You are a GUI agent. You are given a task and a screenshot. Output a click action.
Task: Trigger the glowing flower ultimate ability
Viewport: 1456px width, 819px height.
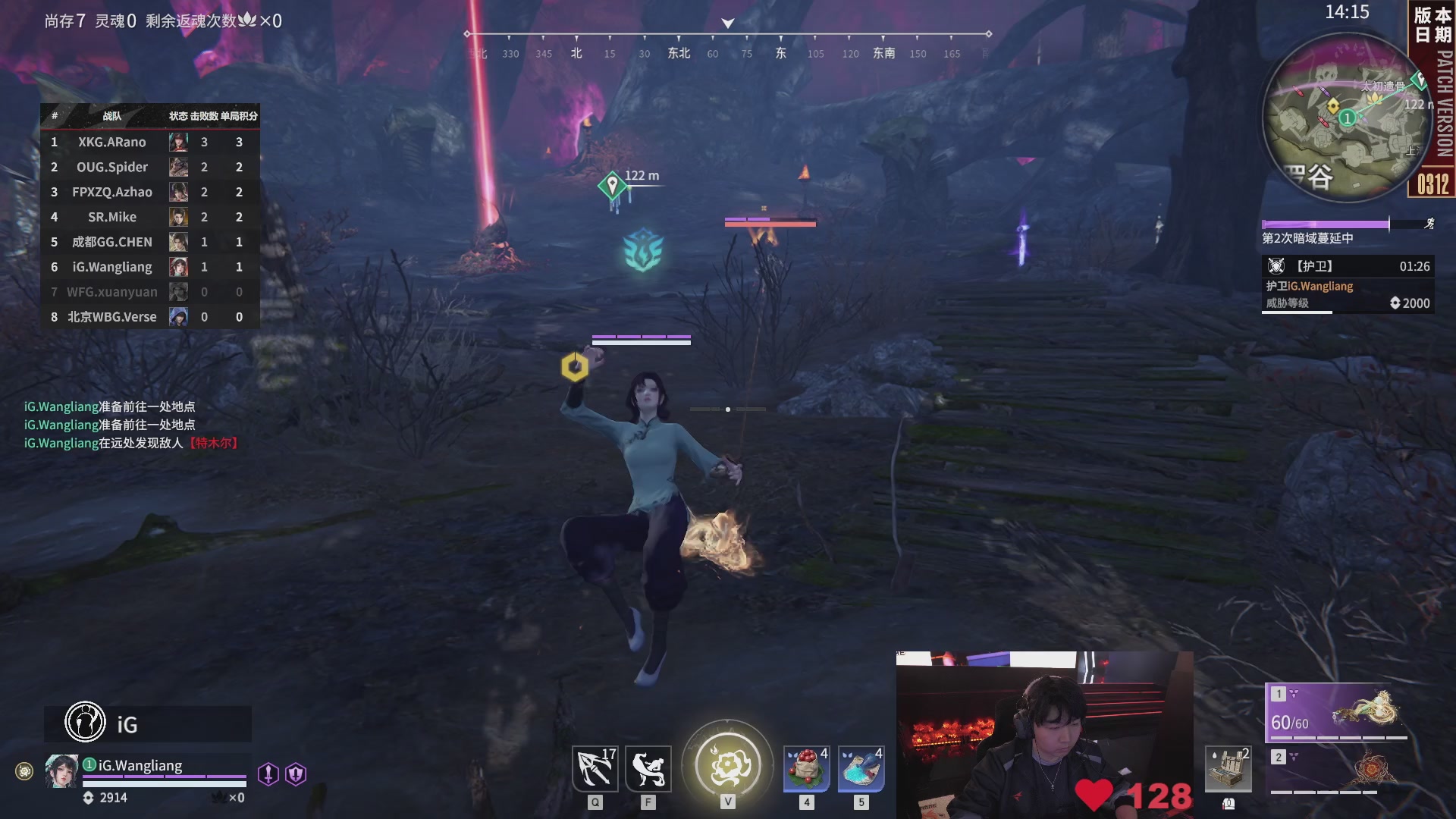727,764
